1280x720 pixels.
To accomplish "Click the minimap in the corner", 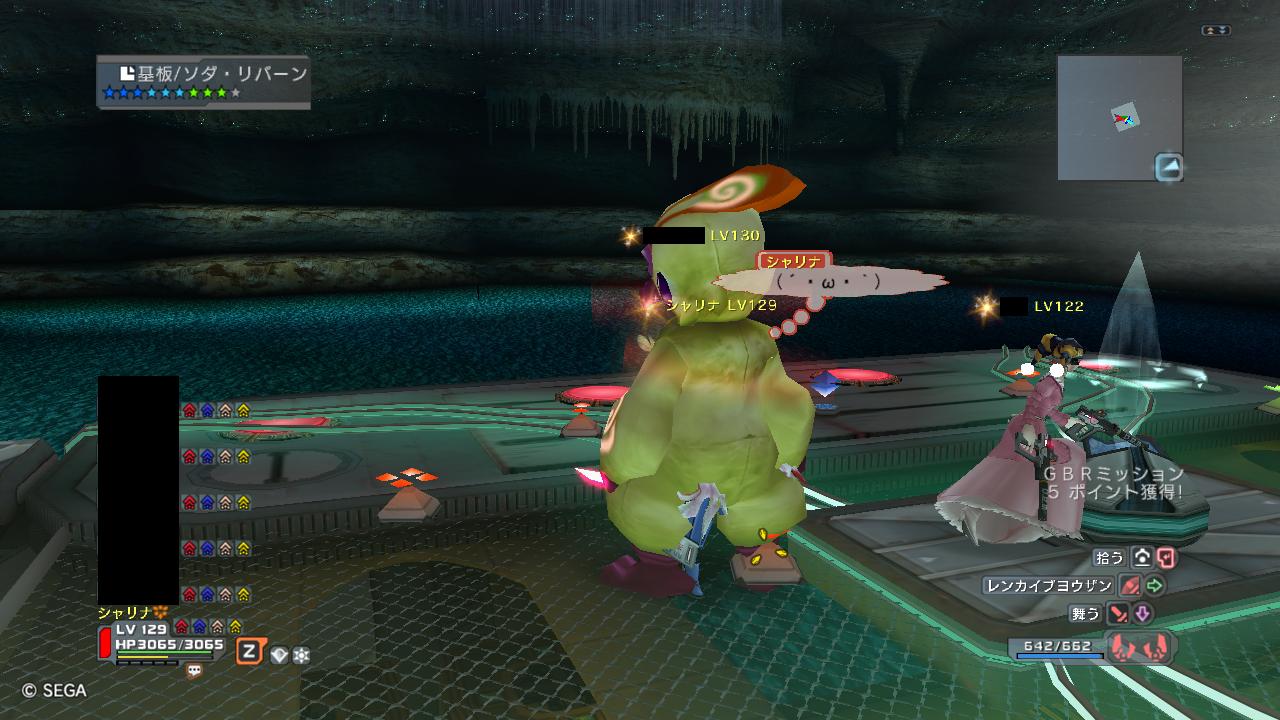I will pyautogui.click(x=1119, y=117).
